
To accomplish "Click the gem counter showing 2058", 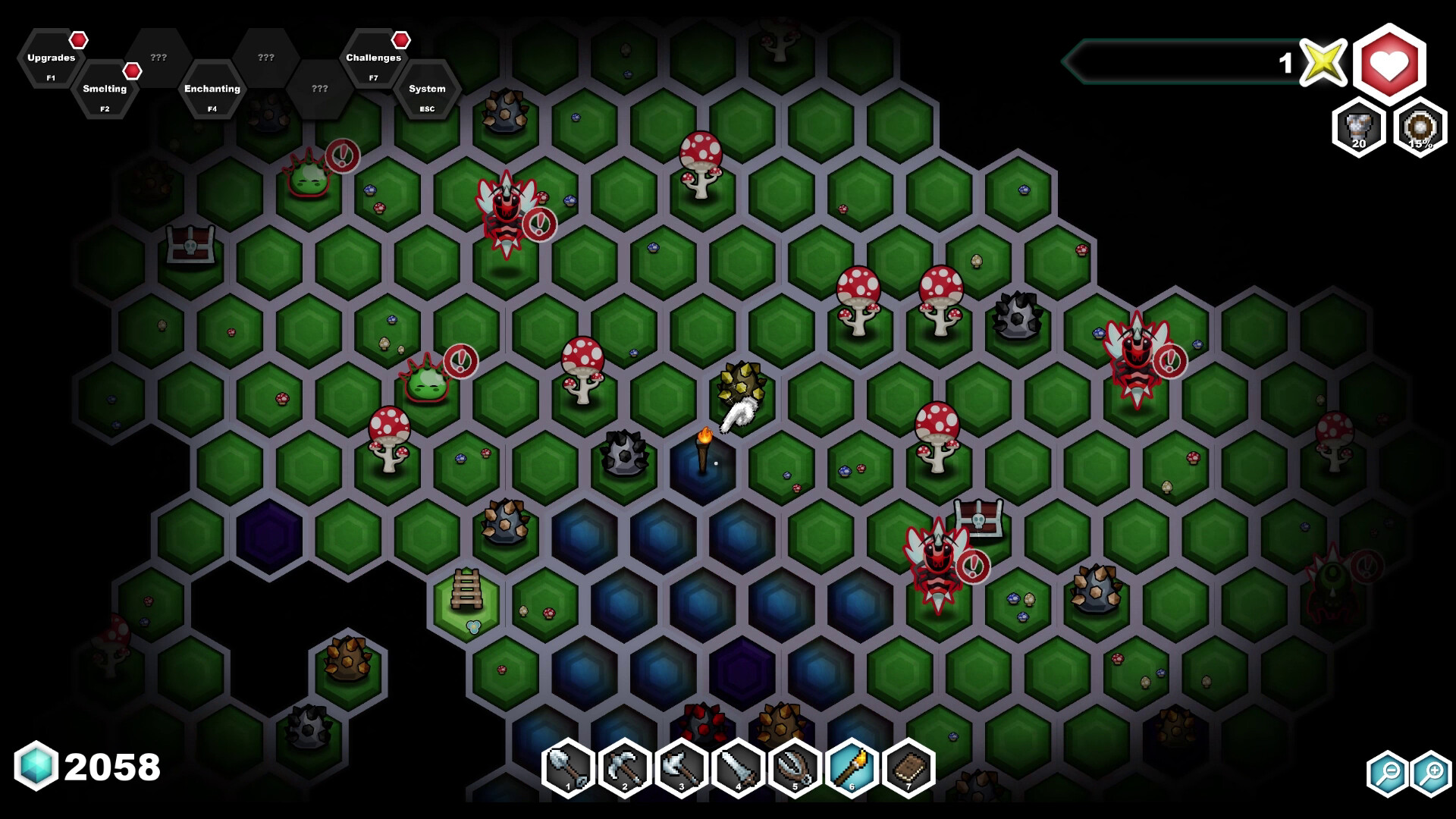I will pyautogui.click(x=83, y=766).
